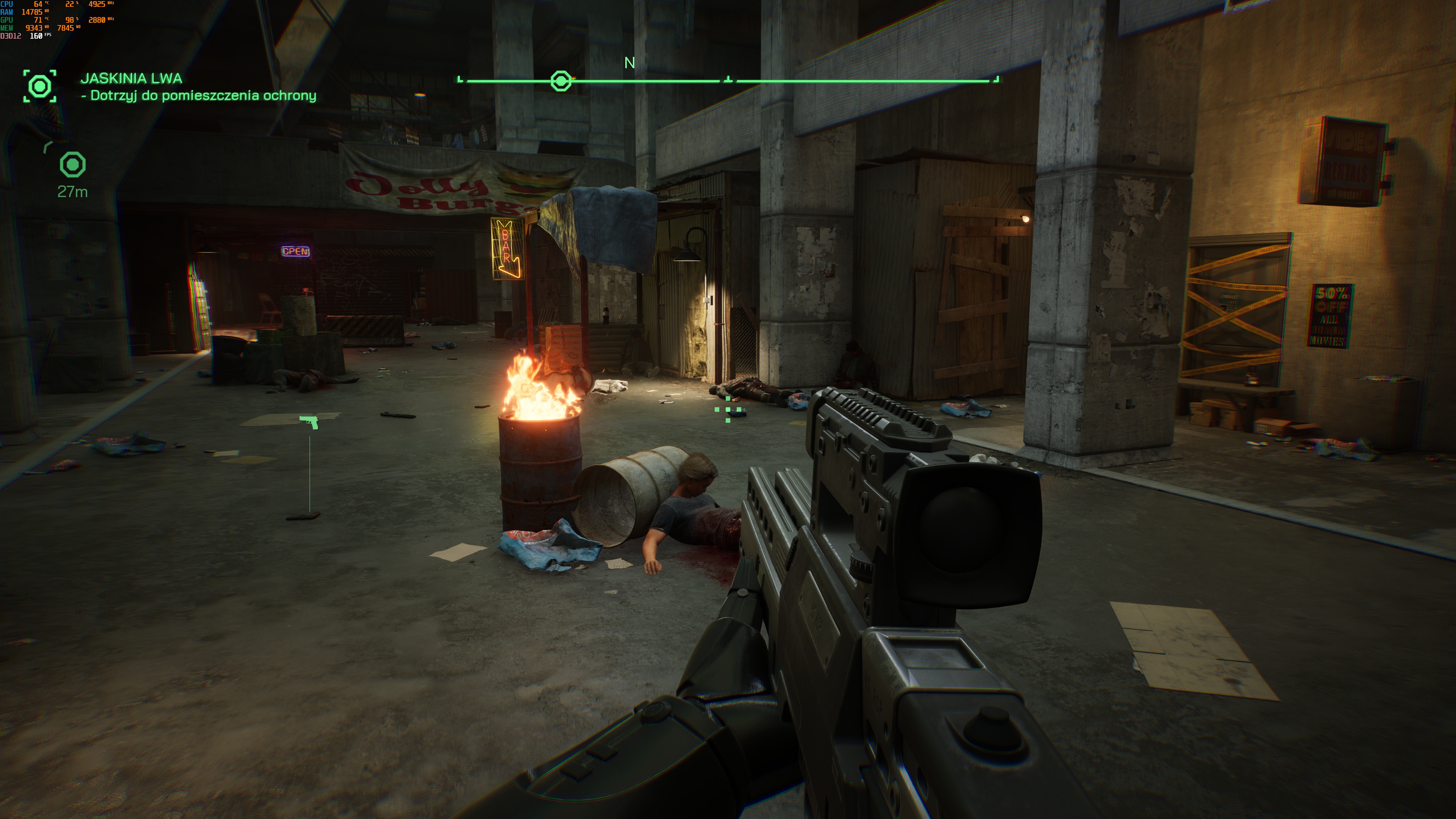Click the 27m objective waypoint marker
This screenshot has height=819, width=1456.
pos(72,165)
